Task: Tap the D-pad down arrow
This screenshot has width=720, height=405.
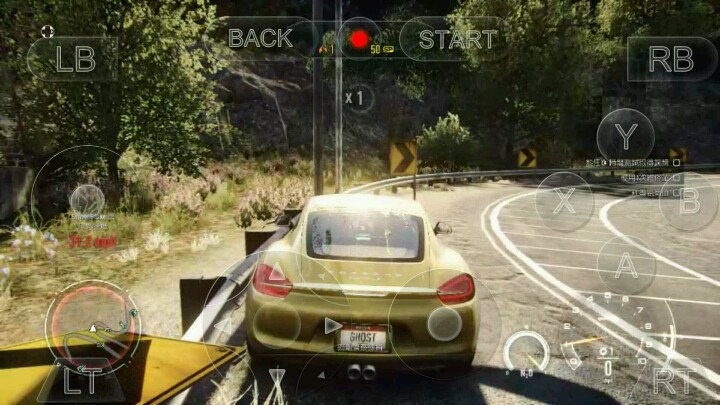Action: click(x=276, y=377)
